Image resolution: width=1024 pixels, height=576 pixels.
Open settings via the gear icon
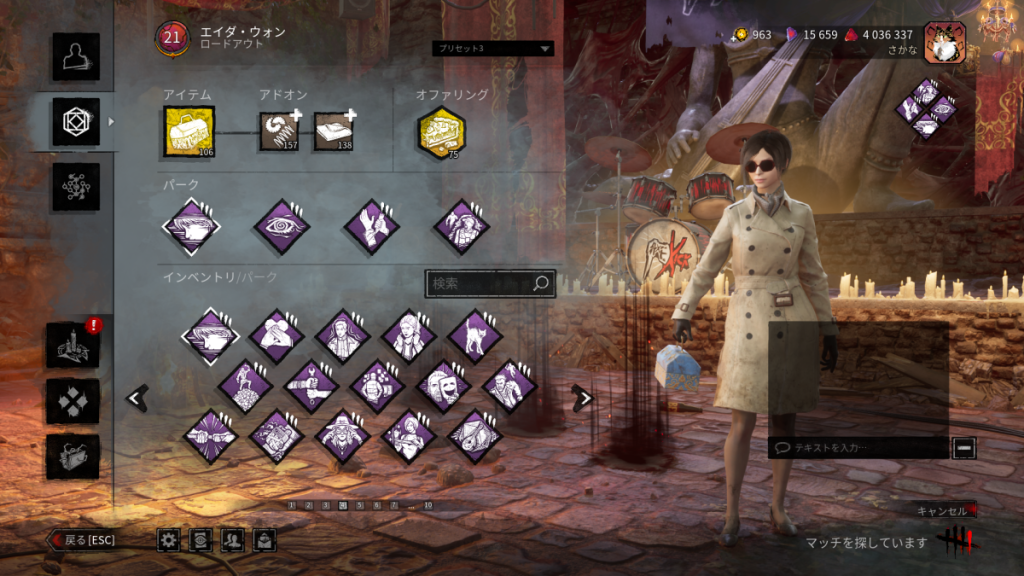coord(169,540)
